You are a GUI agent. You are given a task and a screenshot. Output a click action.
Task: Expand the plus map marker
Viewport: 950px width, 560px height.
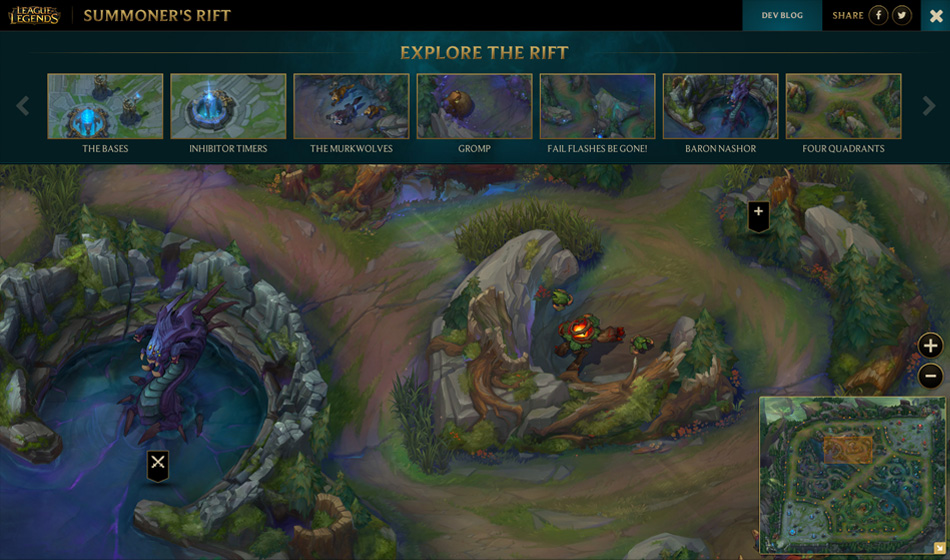[x=759, y=214]
